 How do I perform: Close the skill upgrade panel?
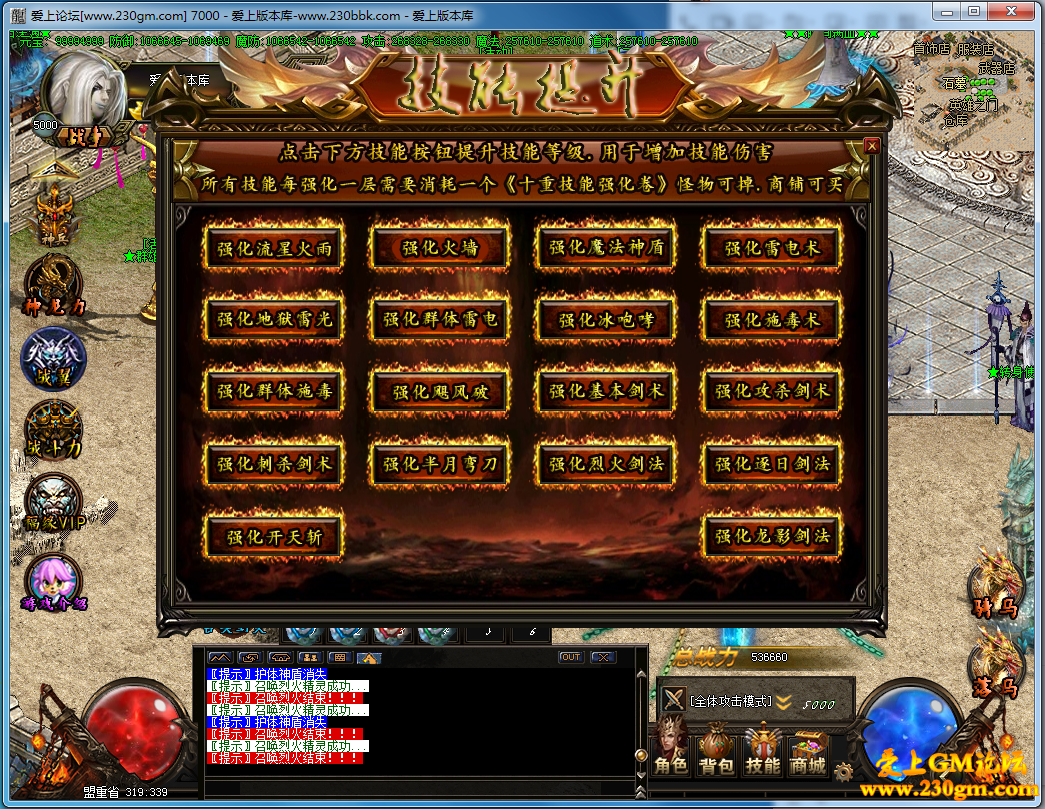[x=872, y=146]
